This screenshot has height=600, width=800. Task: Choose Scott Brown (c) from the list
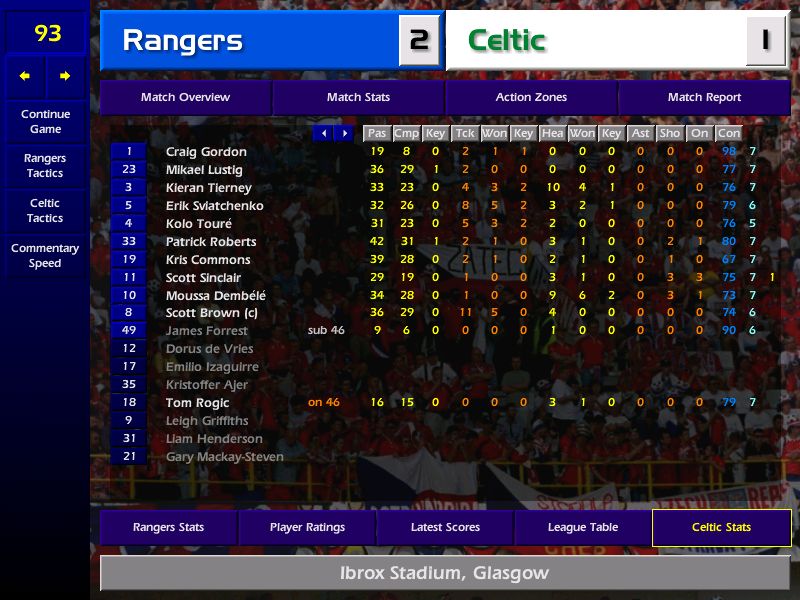[x=210, y=313]
